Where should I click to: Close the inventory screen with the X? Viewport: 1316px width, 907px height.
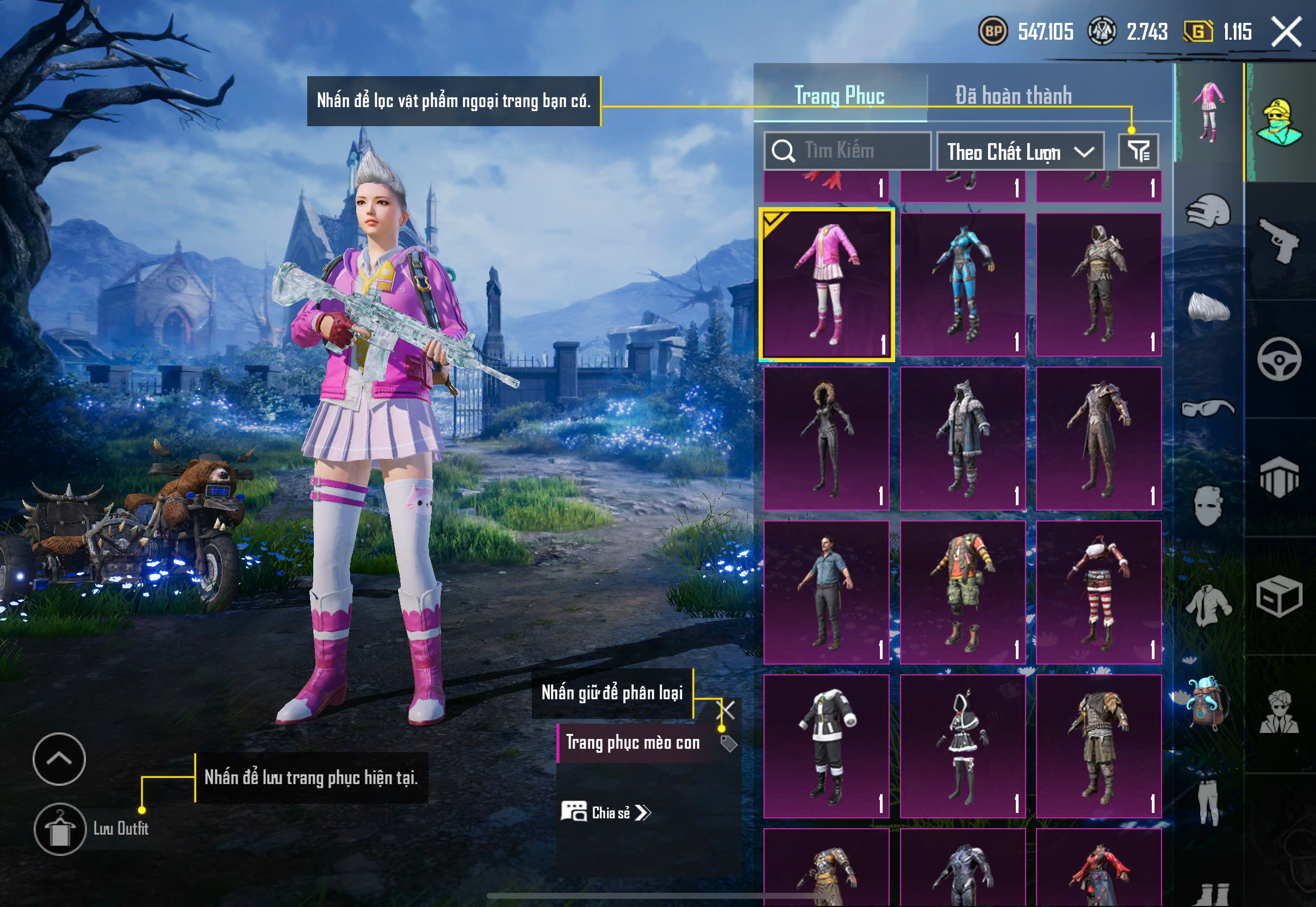(1286, 31)
